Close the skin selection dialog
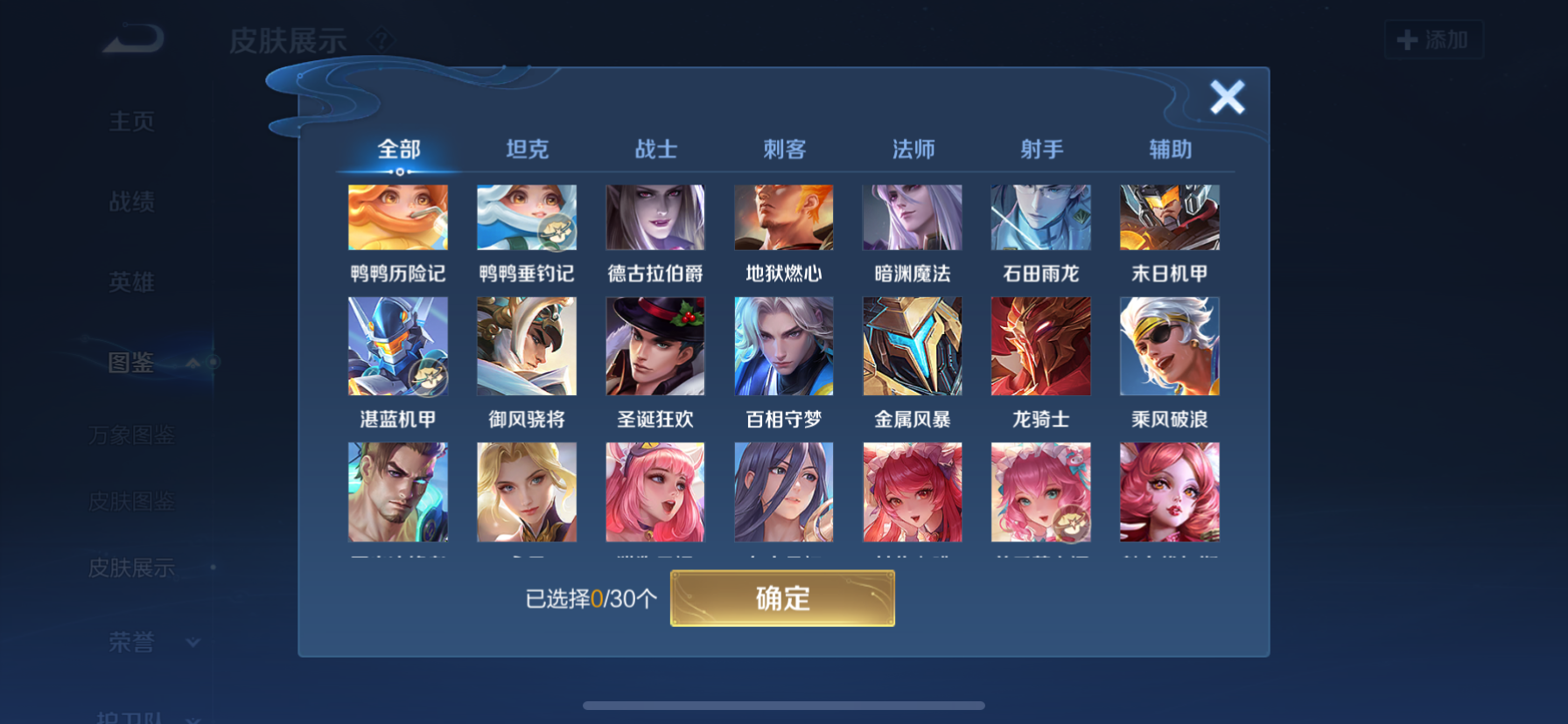1568x724 pixels. 1228,98
